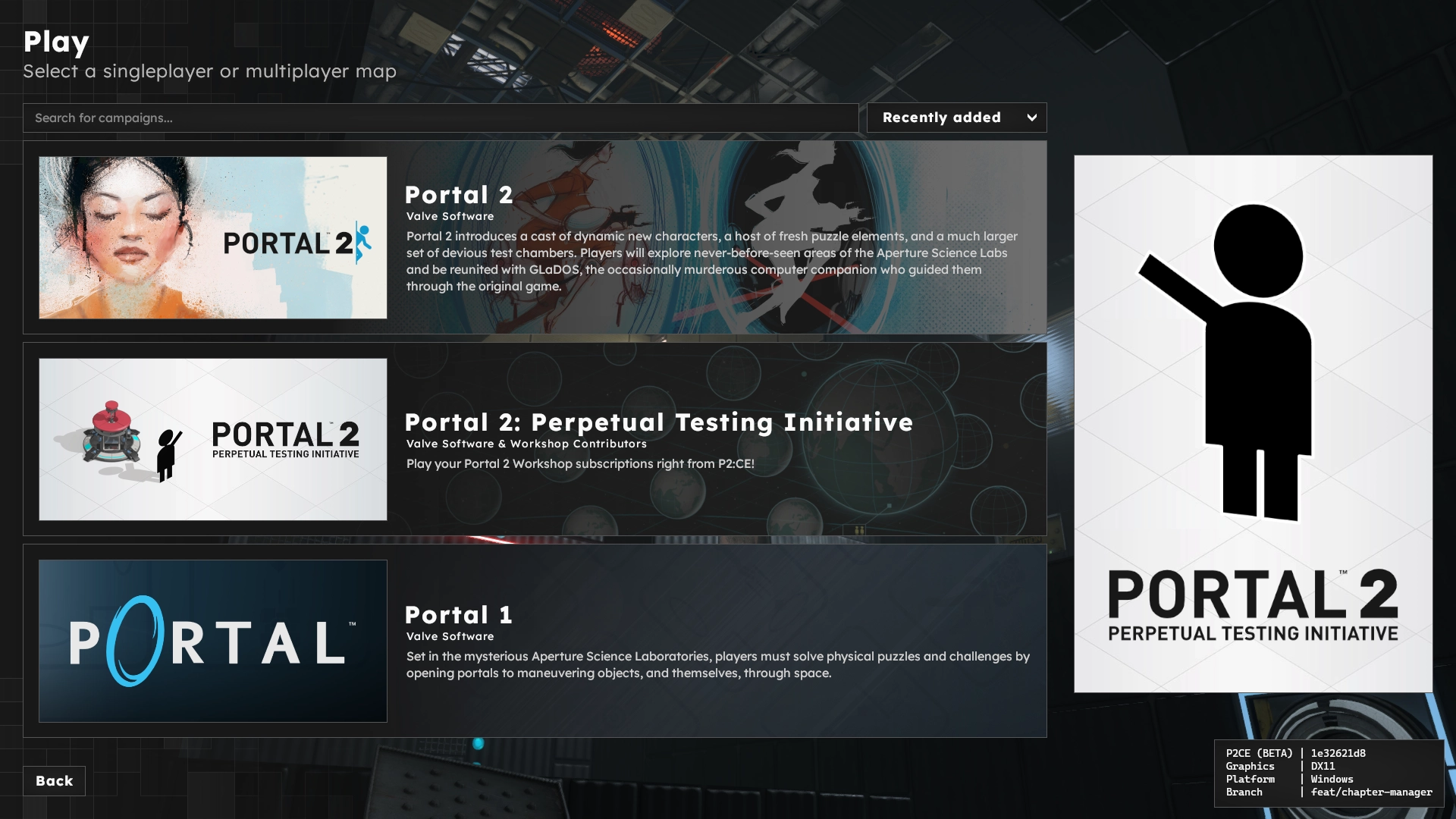Viewport: 1456px width, 819px height.
Task: Click the Play heading
Action: [56, 43]
